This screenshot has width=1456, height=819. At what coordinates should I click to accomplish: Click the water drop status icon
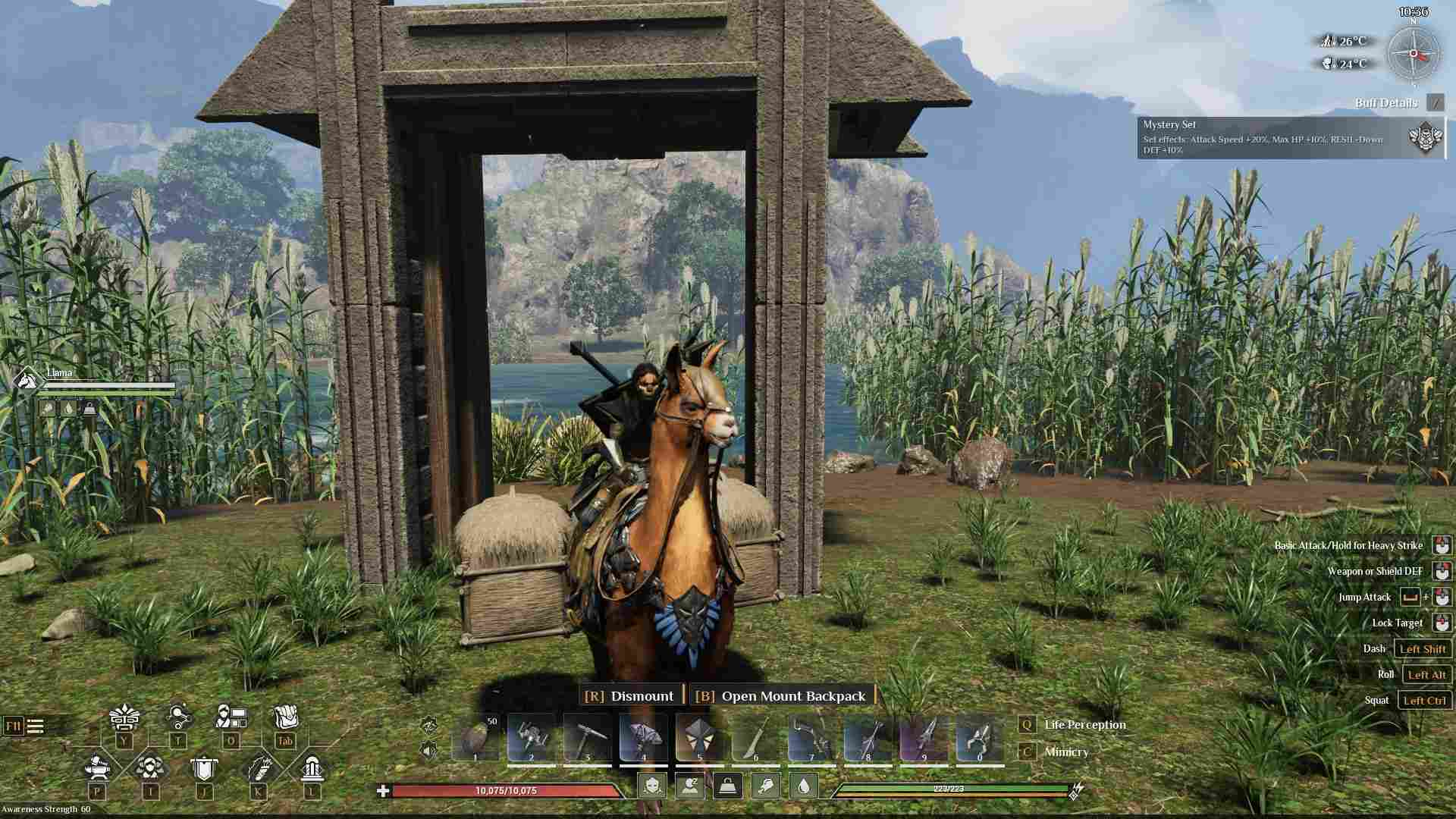[804, 786]
